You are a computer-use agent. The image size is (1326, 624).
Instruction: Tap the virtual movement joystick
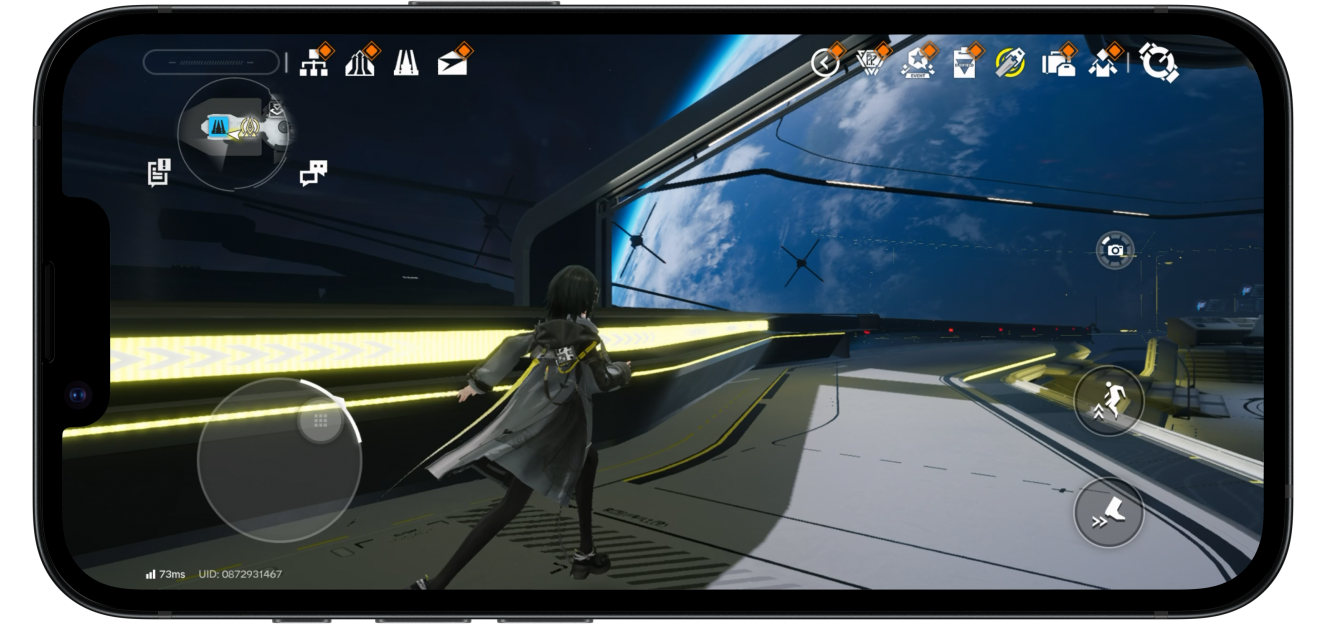[x=278, y=460]
